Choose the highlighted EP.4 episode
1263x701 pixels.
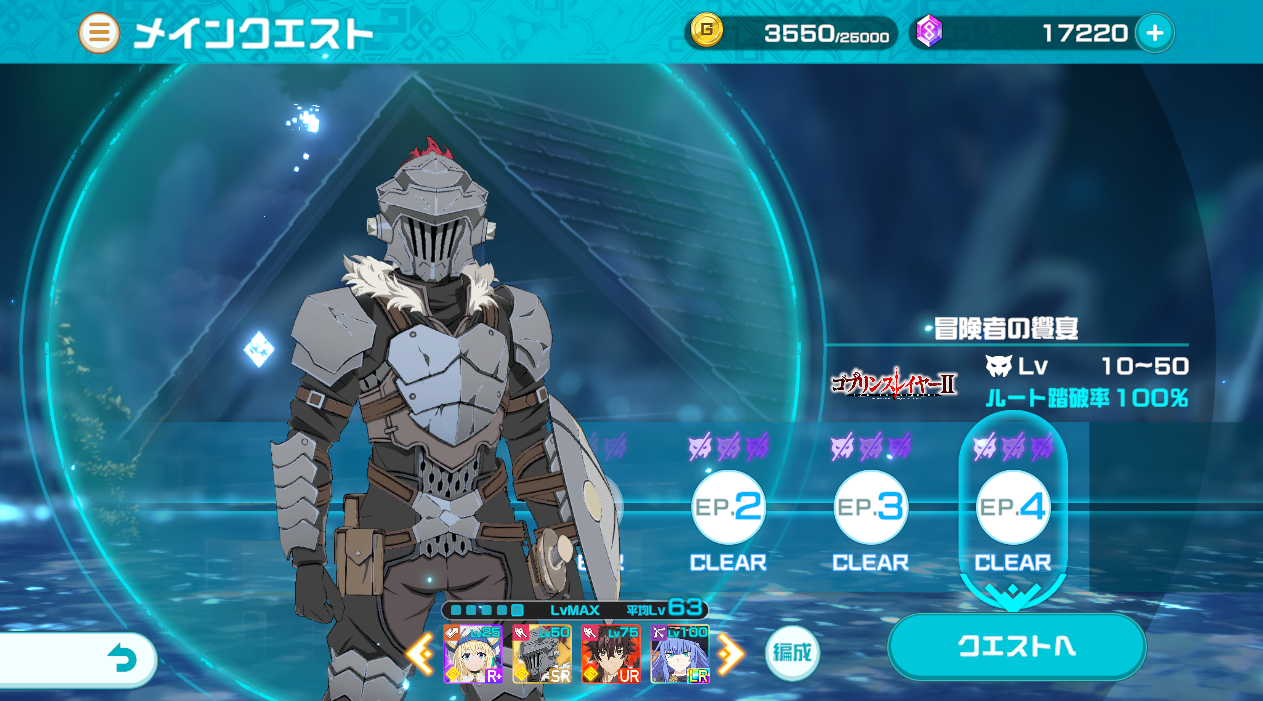(1013, 508)
